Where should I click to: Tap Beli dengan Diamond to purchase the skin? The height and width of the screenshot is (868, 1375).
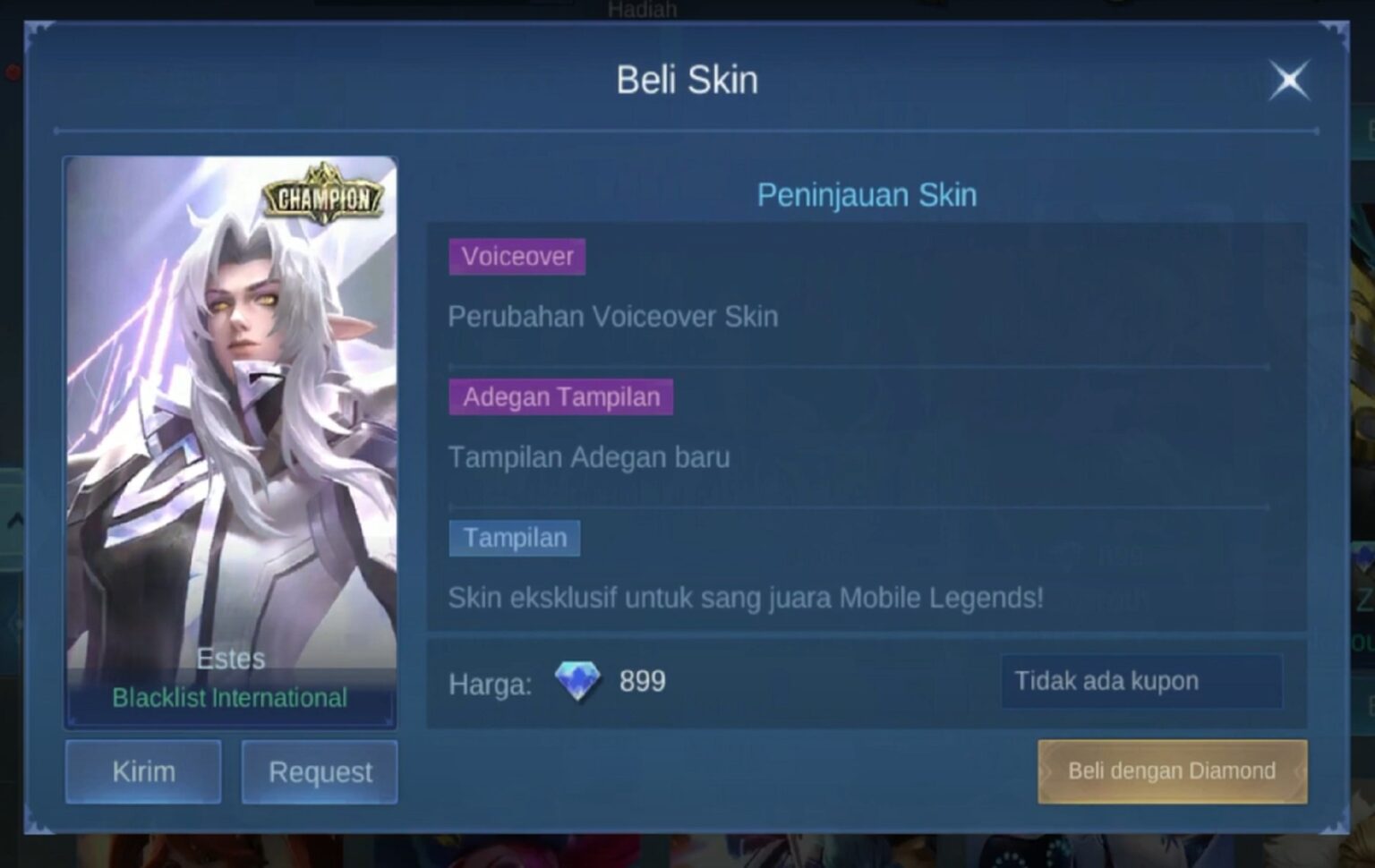(1171, 771)
